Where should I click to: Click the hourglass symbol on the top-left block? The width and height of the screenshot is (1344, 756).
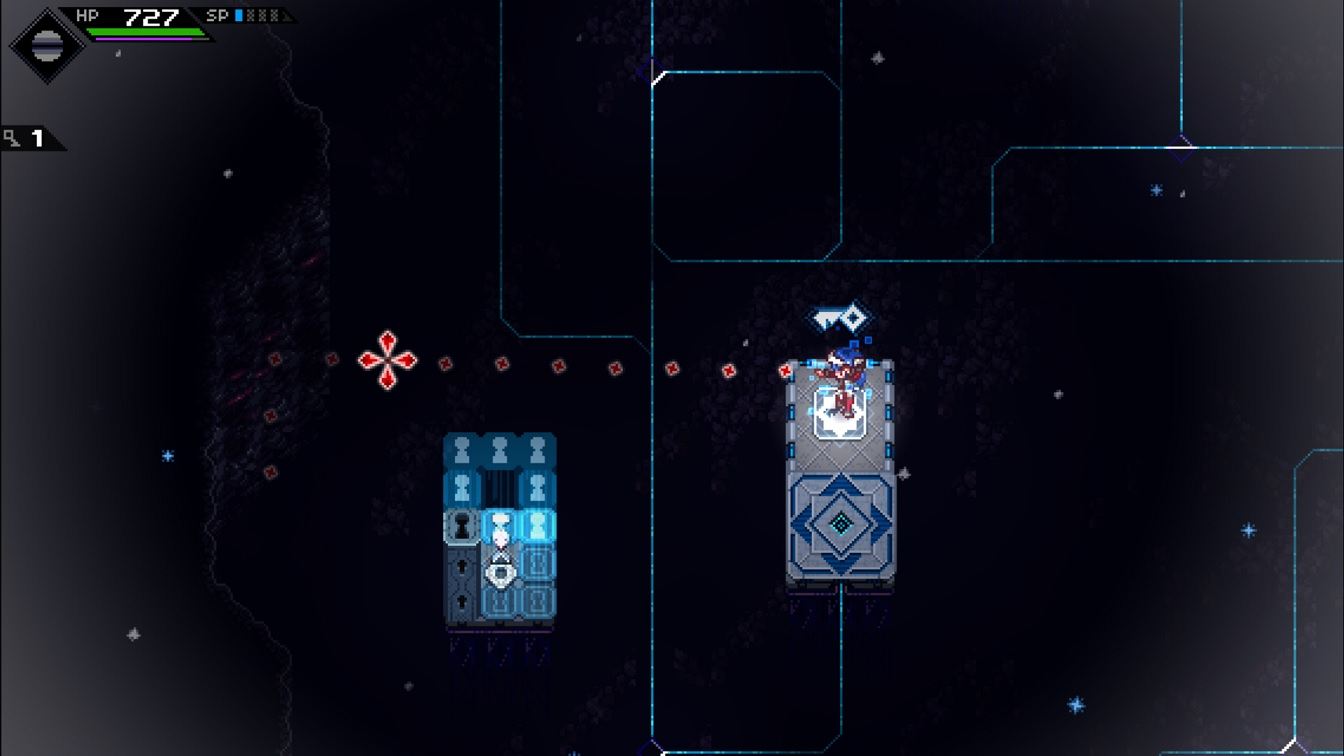pyautogui.click(x=461, y=449)
